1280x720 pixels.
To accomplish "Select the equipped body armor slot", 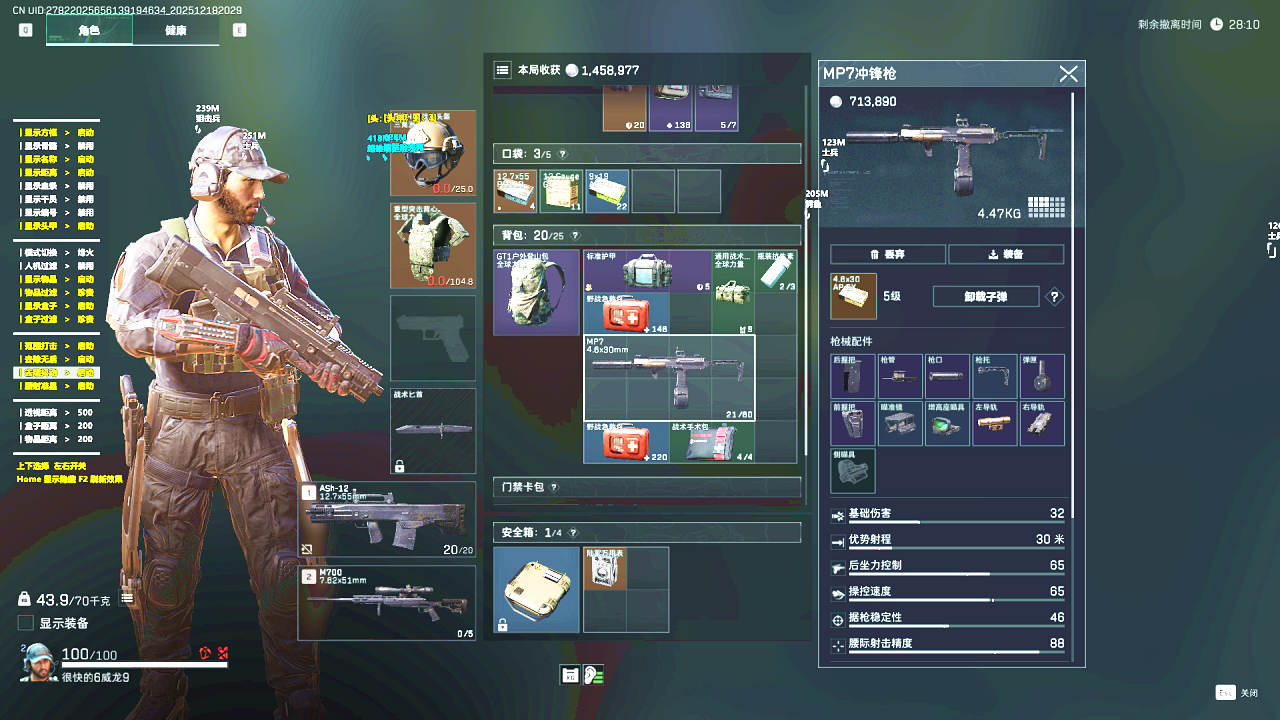I will coord(432,246).
